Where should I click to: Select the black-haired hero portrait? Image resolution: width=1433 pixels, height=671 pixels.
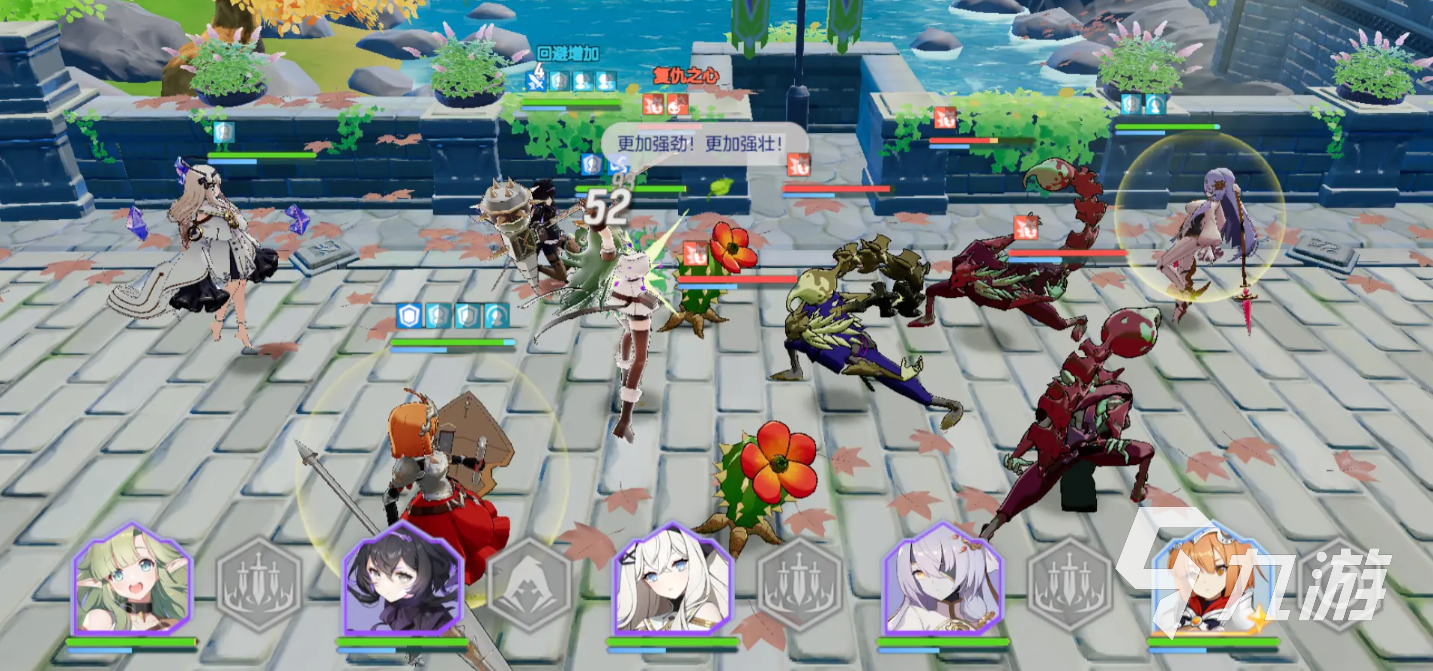point(402,579)
